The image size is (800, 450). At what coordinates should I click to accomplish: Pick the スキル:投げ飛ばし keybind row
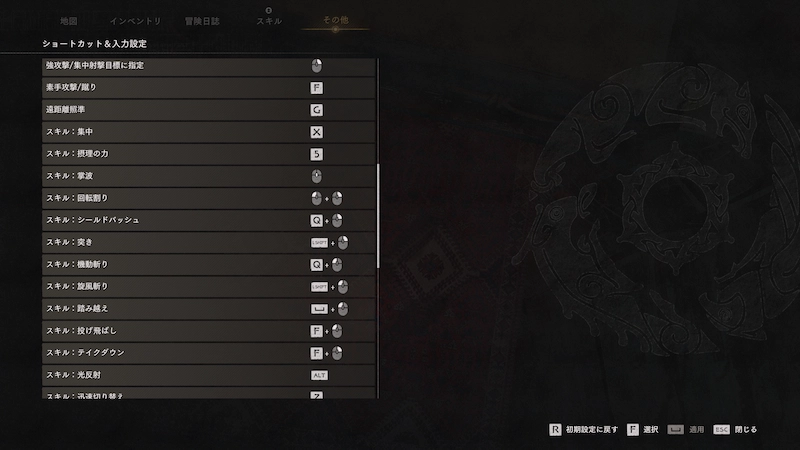(x=209, y=331)
